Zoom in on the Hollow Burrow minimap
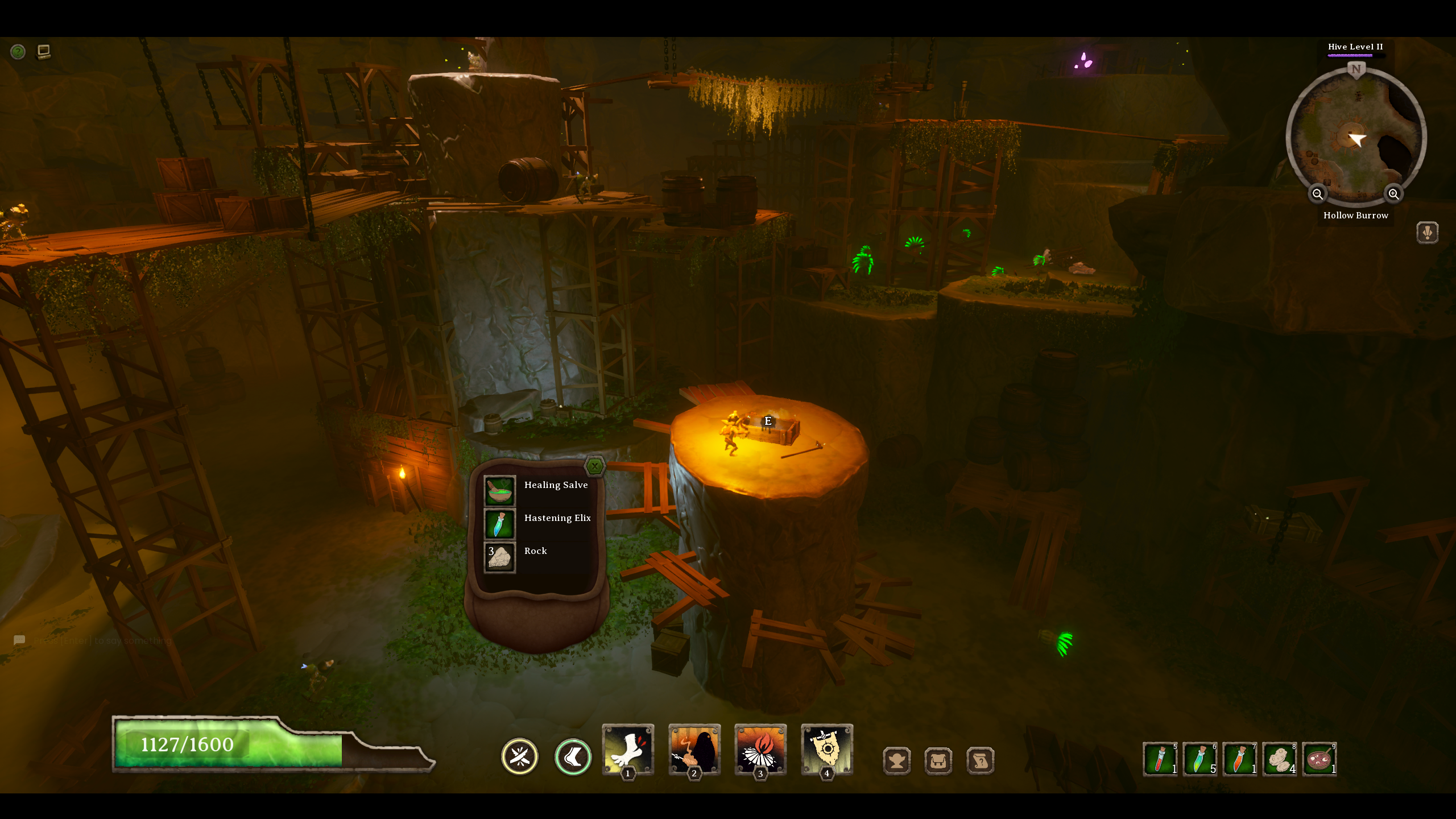Viewport: 1456px width, 819px height. (1393, 194)
